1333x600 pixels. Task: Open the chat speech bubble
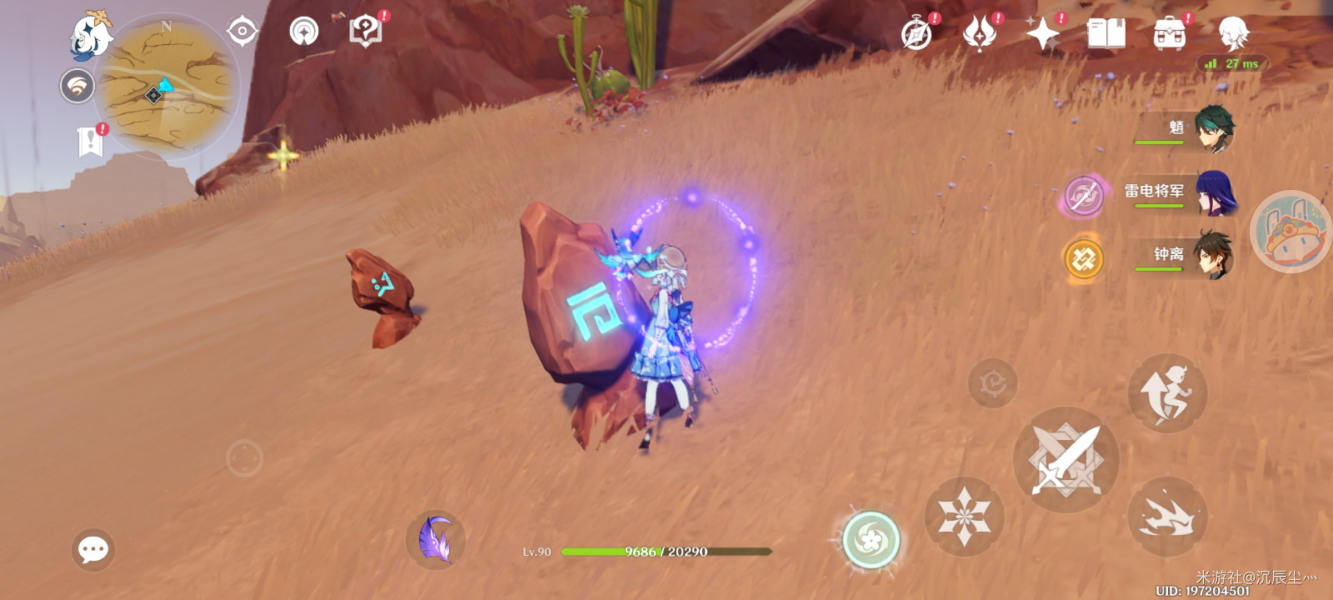93,549
